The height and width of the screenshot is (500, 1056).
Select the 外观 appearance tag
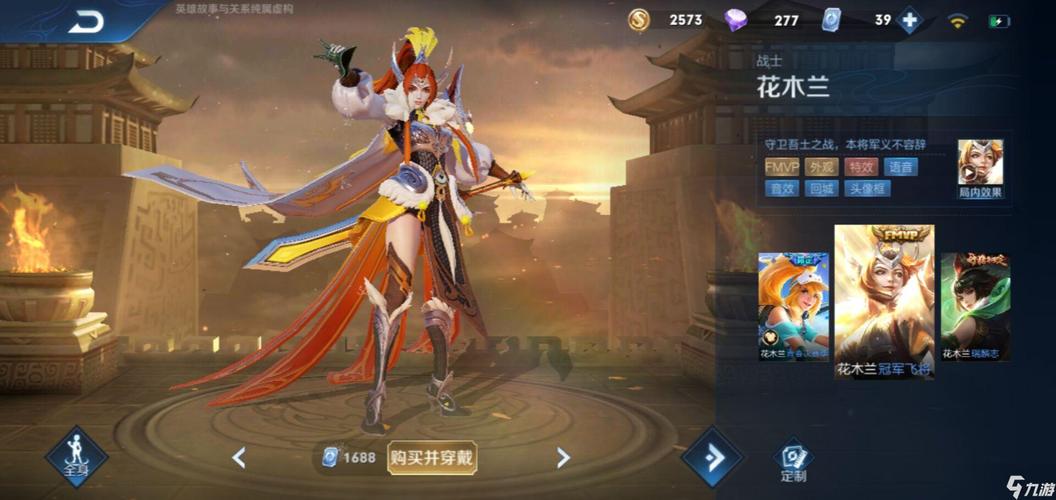point(822,167)
